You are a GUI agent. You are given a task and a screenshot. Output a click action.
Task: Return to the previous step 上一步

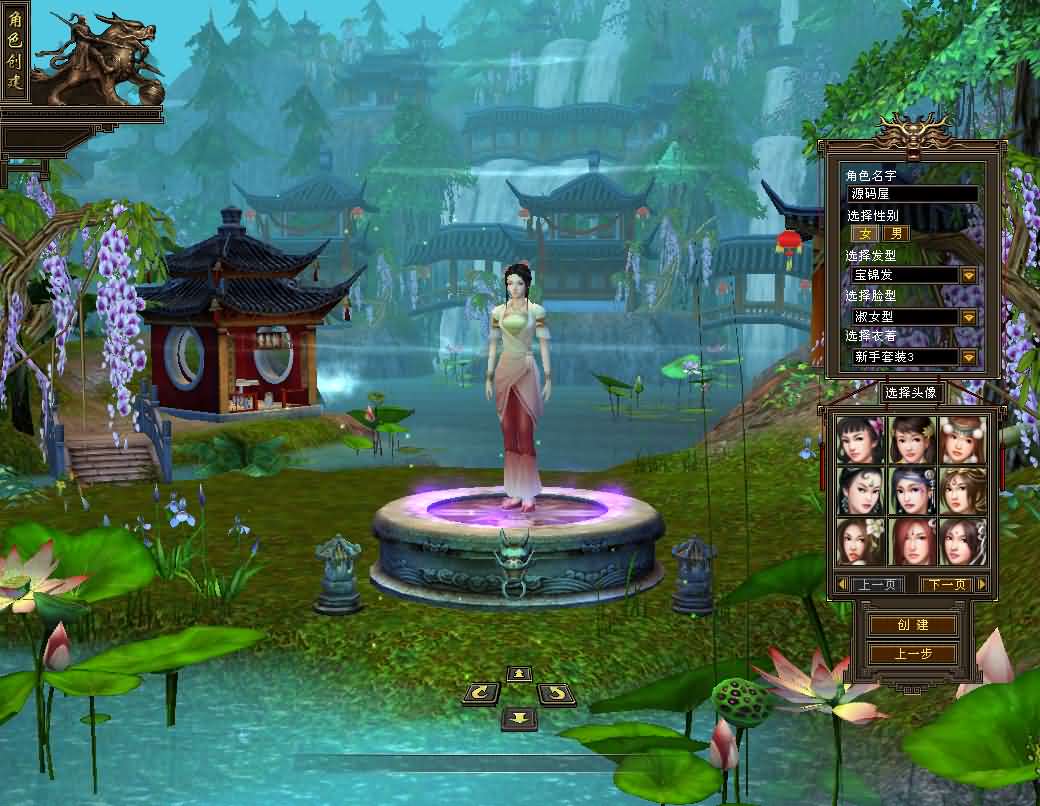[912, 654]
